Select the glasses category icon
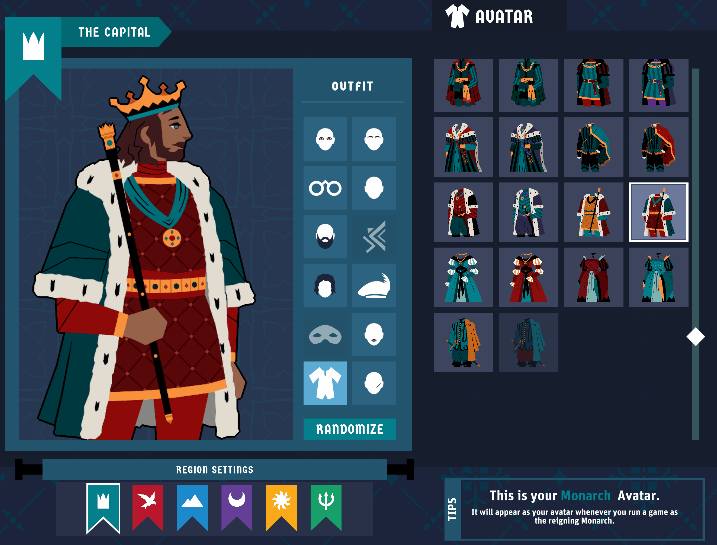Image resolution: width=717 pixels, height=545 pixels. (325, 187)
